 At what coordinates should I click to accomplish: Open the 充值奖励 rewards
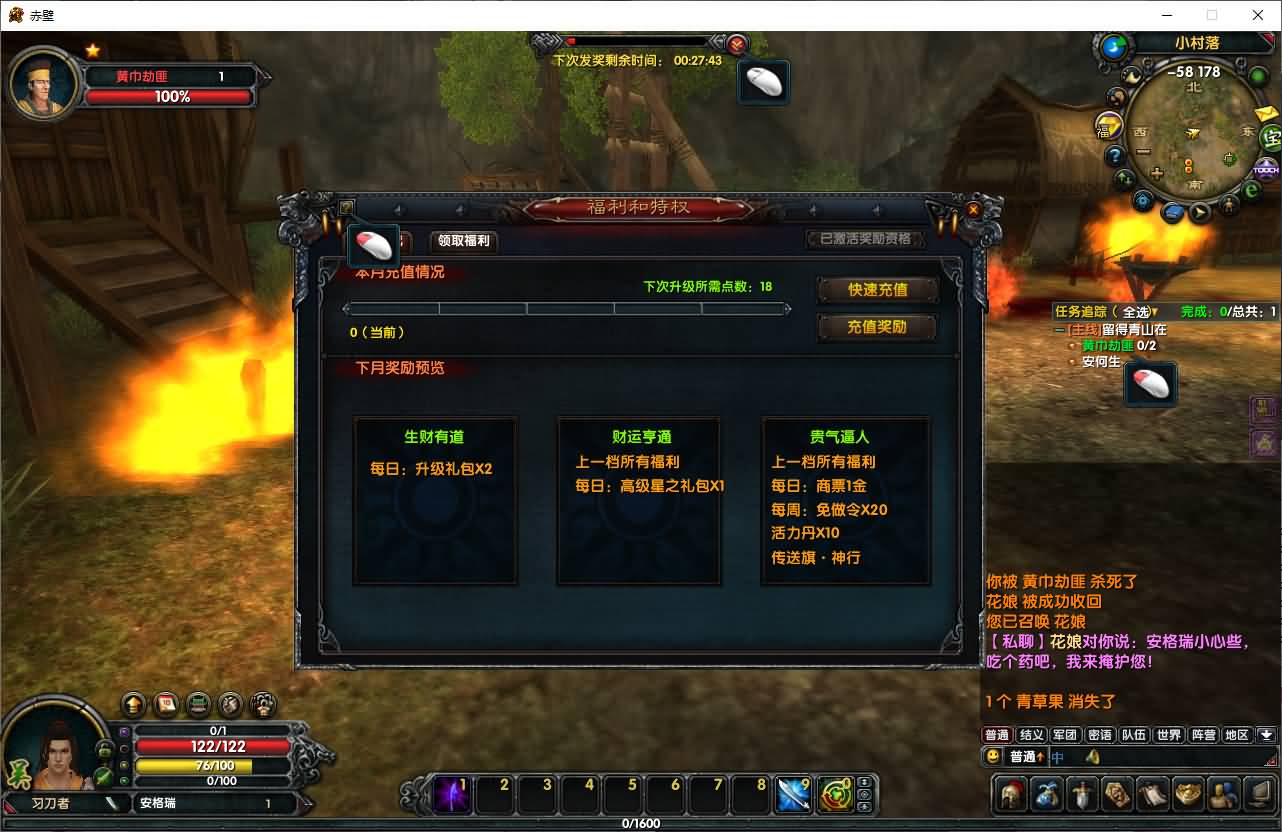(877, 327)
